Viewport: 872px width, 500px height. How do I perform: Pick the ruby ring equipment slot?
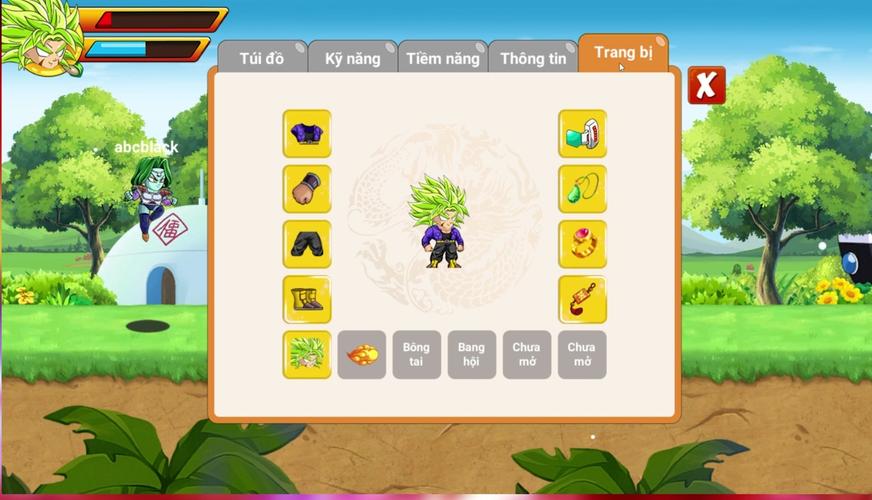(x=582, y=244)
